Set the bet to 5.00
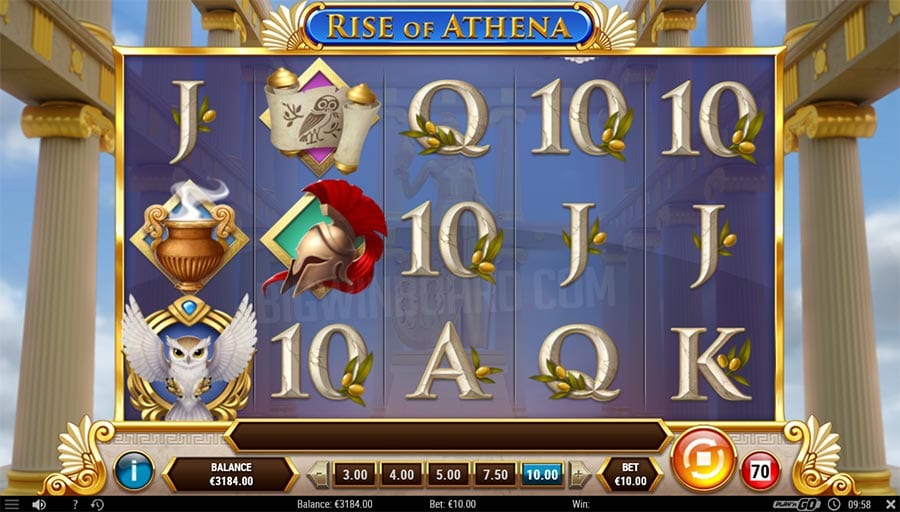 click(x=448, y=474)
